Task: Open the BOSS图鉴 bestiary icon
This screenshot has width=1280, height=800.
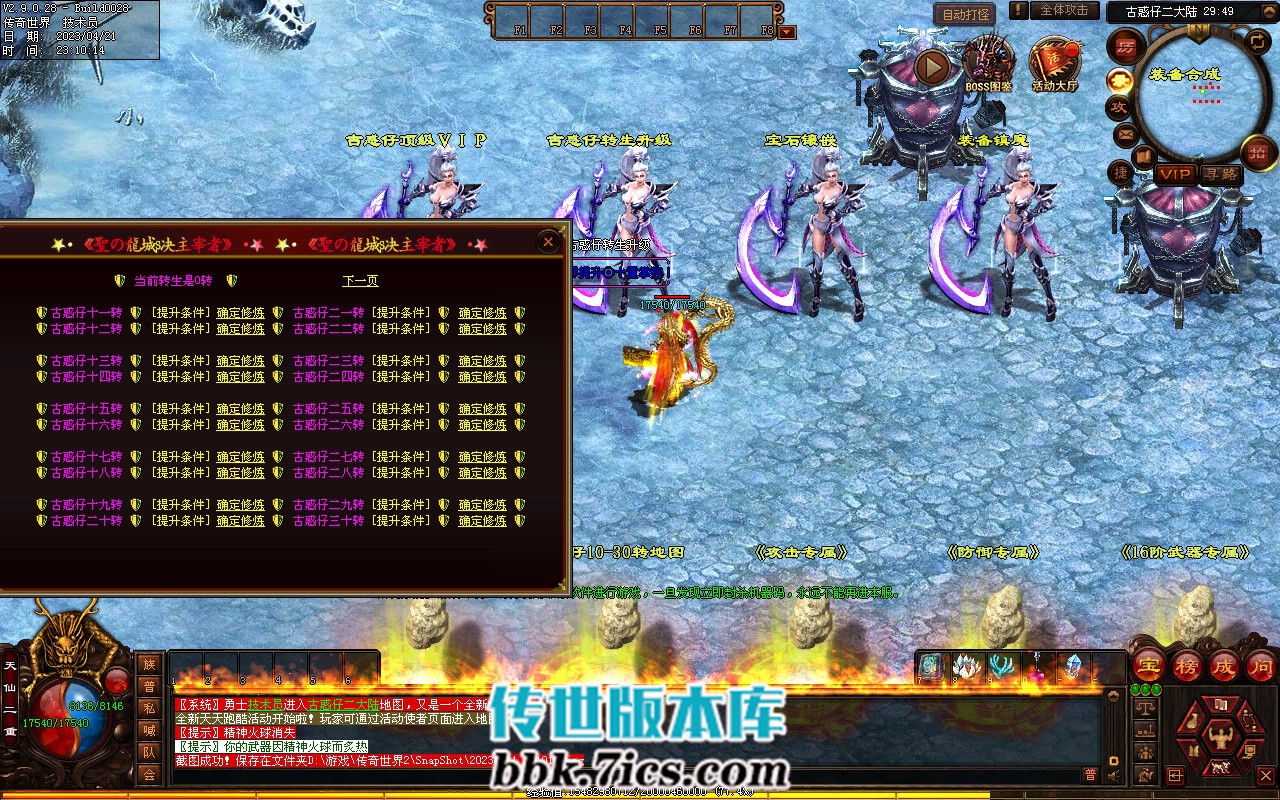Action: pos(989,62)
